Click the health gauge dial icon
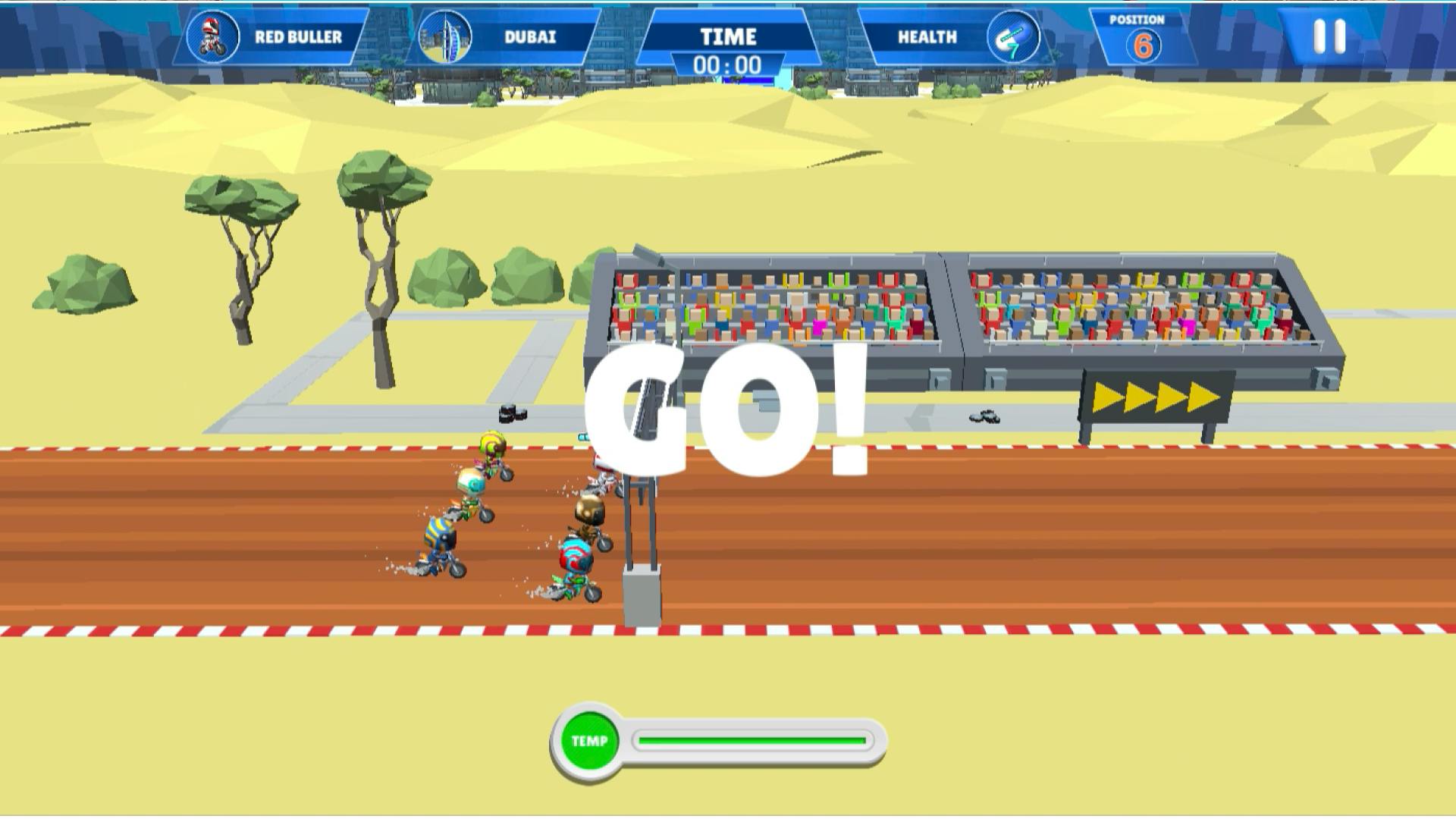The image size is (1456, 819). [x=1015, y=36]
